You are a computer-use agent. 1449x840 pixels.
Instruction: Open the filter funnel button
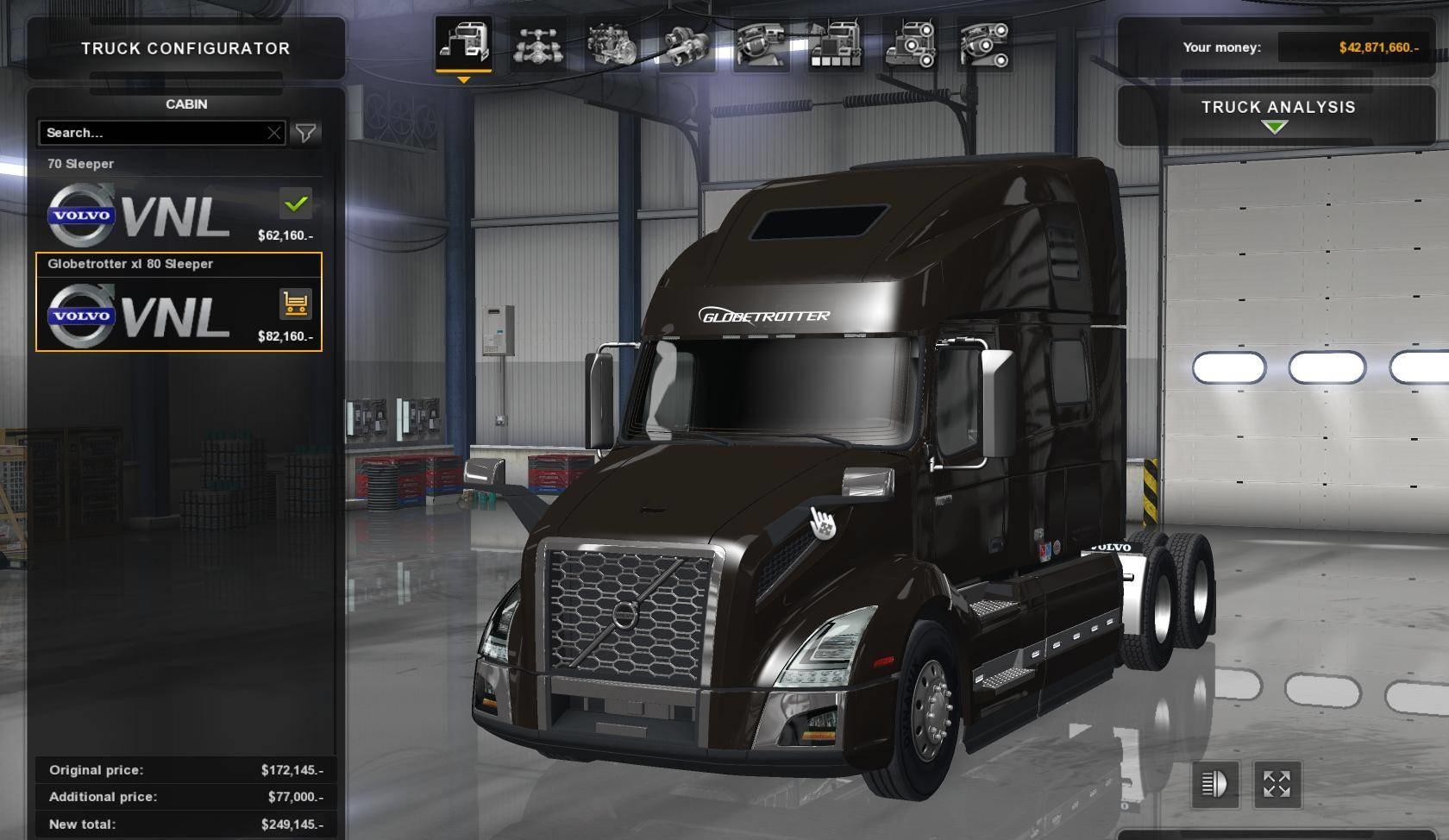(x=305, y=133)
